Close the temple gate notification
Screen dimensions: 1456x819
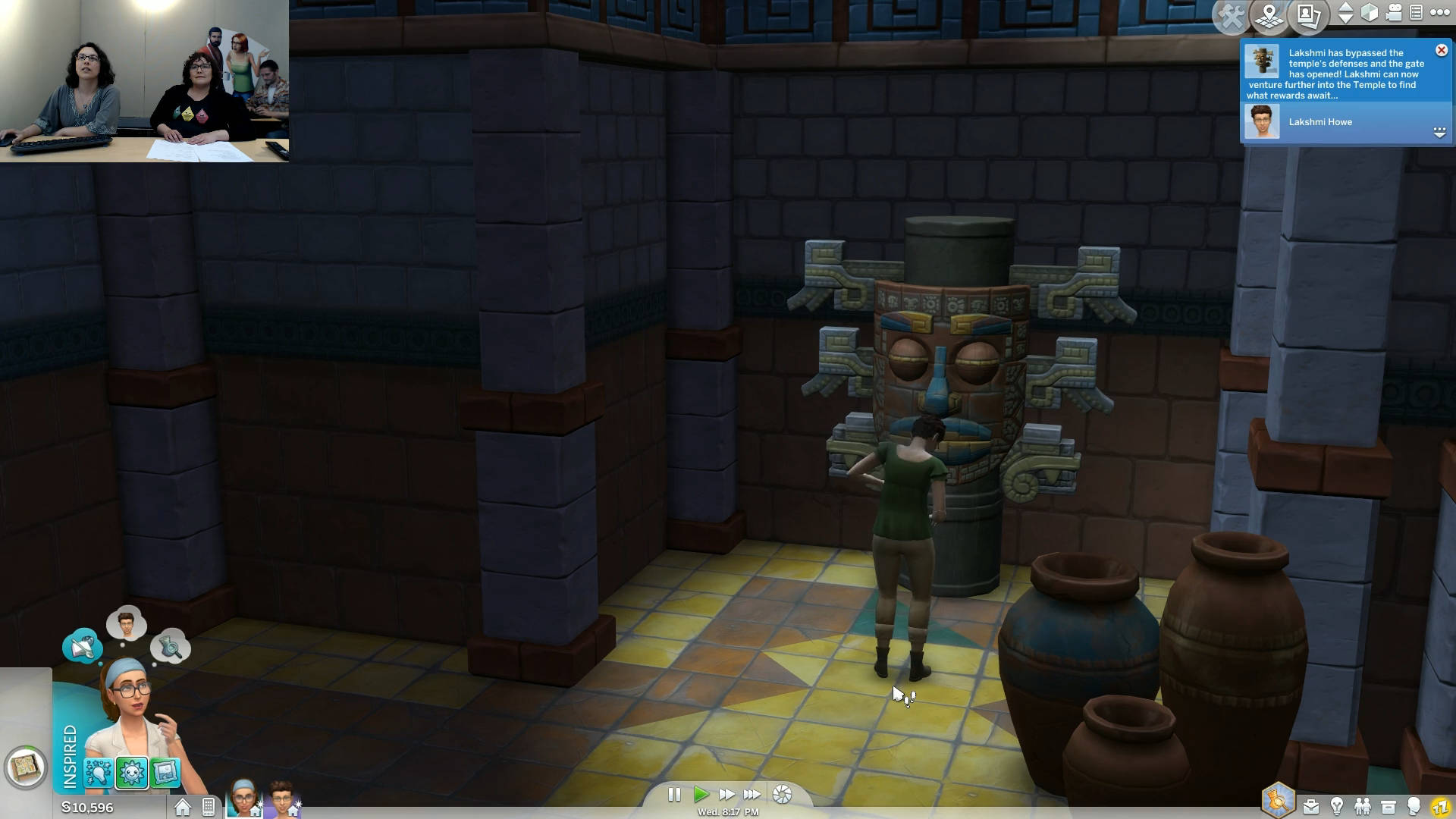tap(1441, 50)
